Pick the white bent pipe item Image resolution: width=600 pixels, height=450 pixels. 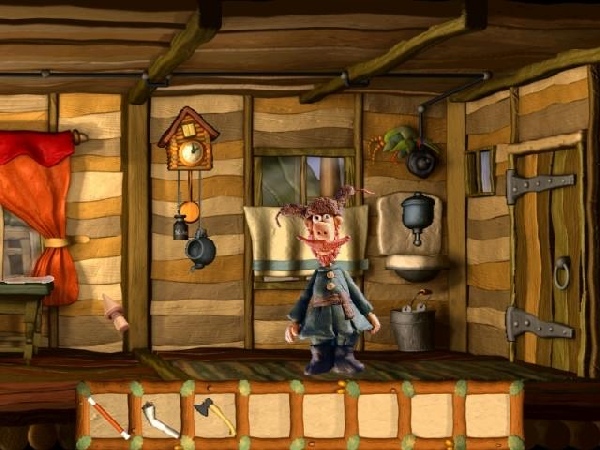[x=159, y=418]
